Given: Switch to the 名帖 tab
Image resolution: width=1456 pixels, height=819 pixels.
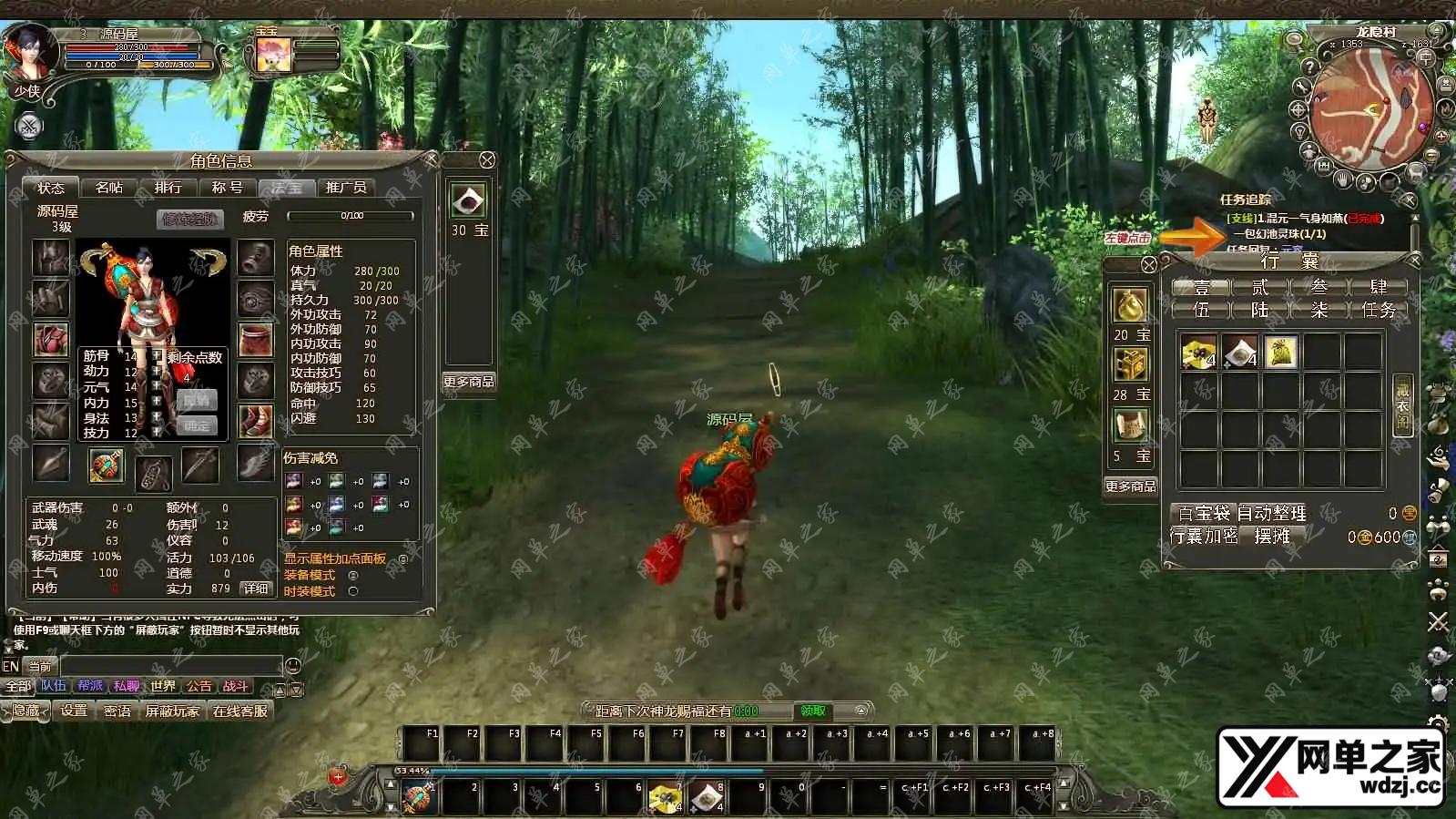Looking at the screenshot, I should (109, 188).
